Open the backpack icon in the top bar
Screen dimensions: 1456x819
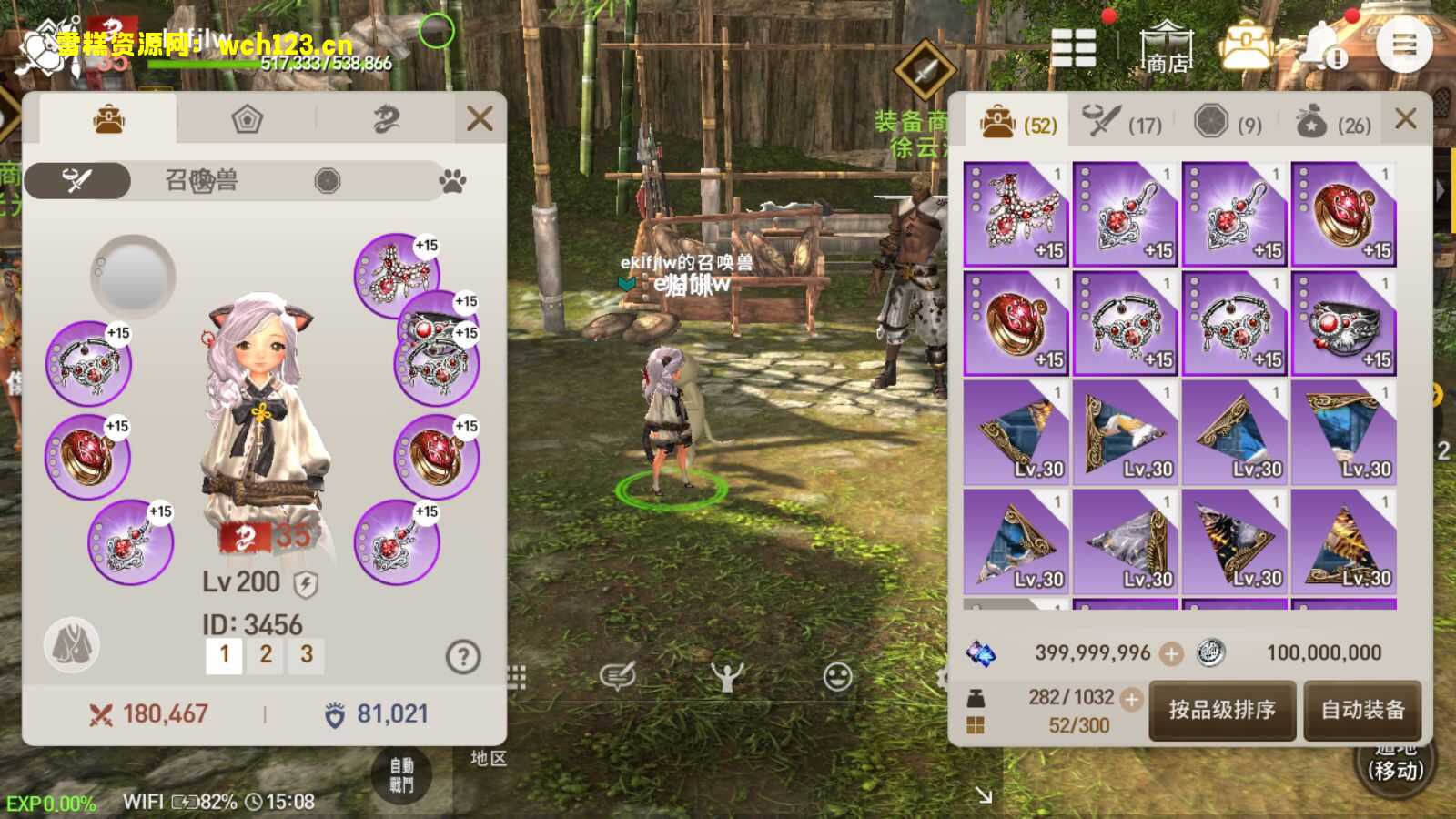click(x=1246, y=44)
